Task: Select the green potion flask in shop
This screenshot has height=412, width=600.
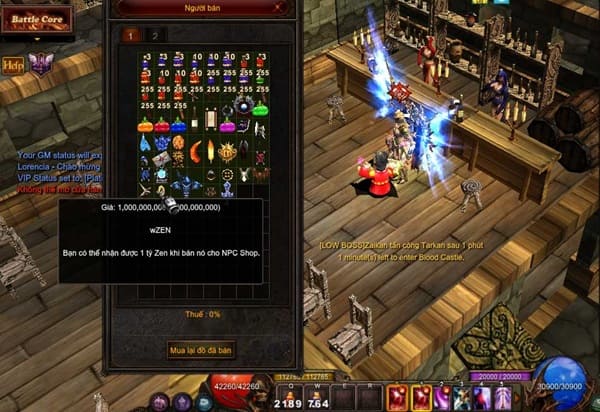Action: pos(261,107)
